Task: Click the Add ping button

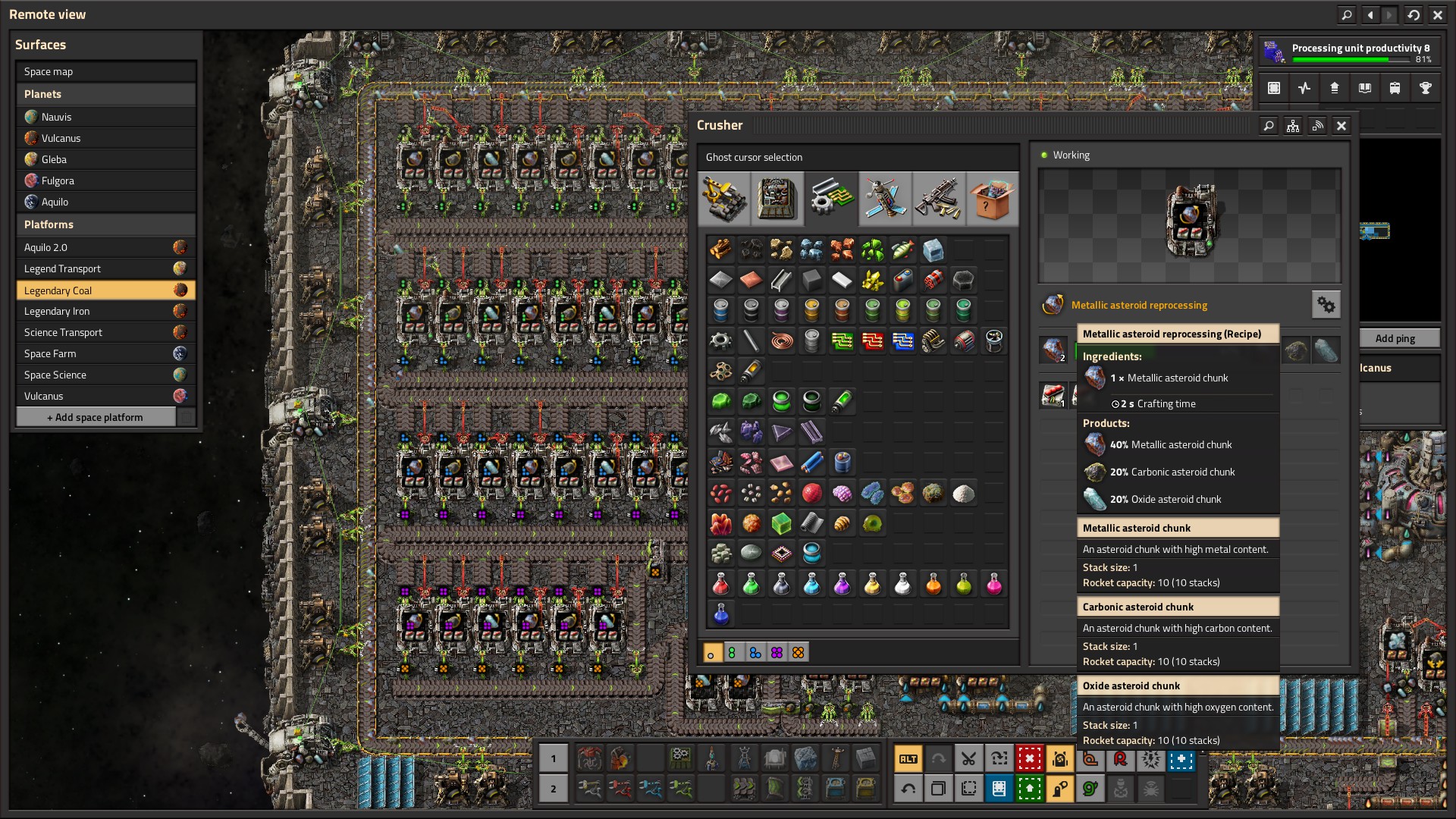Action: coord(1395,338)
